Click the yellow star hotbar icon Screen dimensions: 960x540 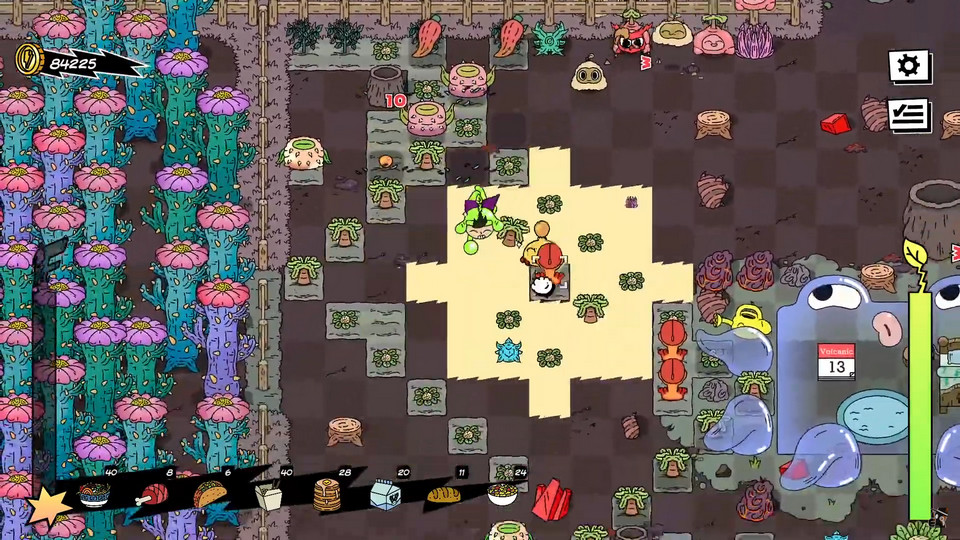click(47, 507)
